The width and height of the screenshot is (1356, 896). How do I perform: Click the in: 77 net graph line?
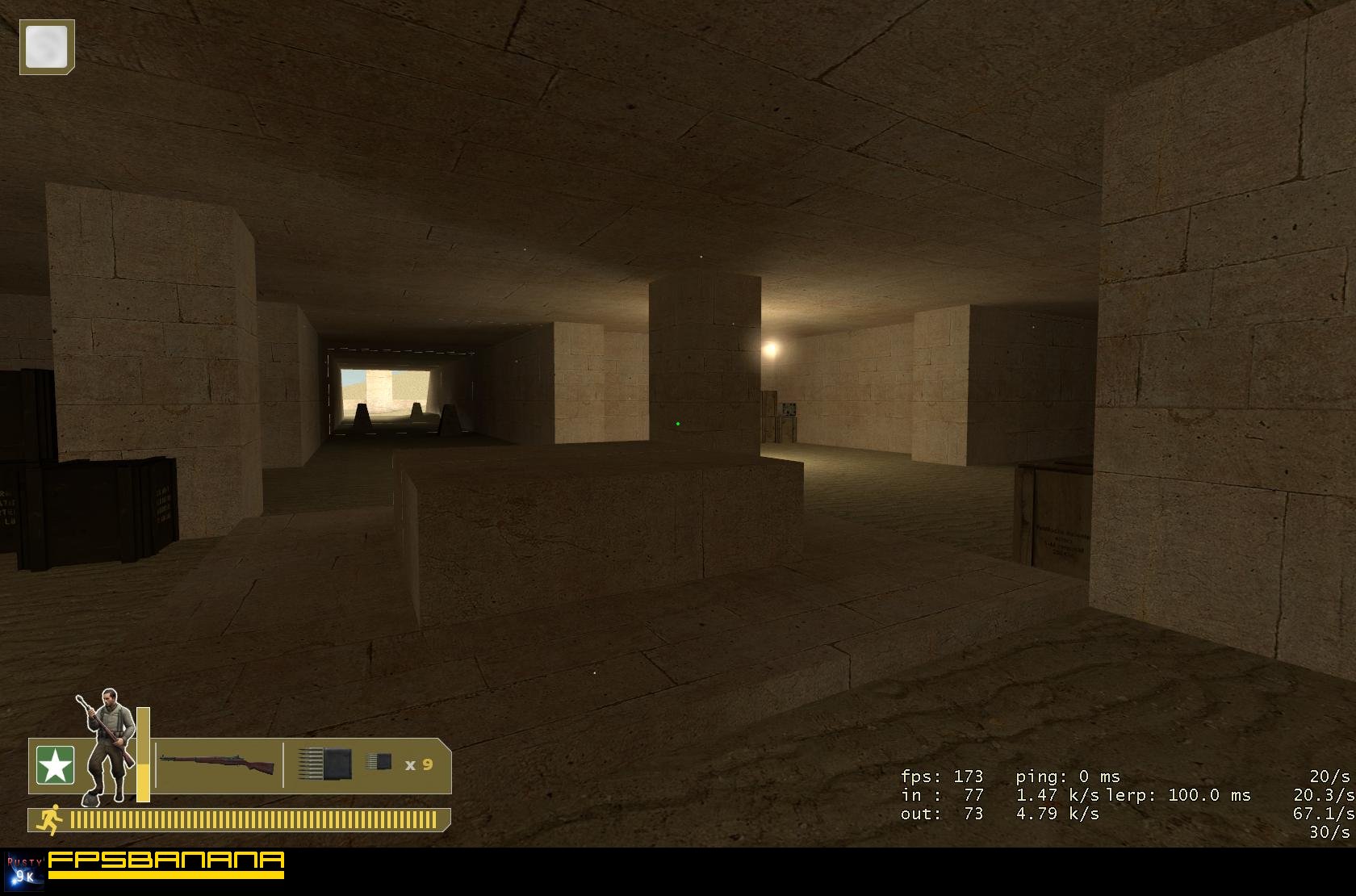(x=943, y=795)
